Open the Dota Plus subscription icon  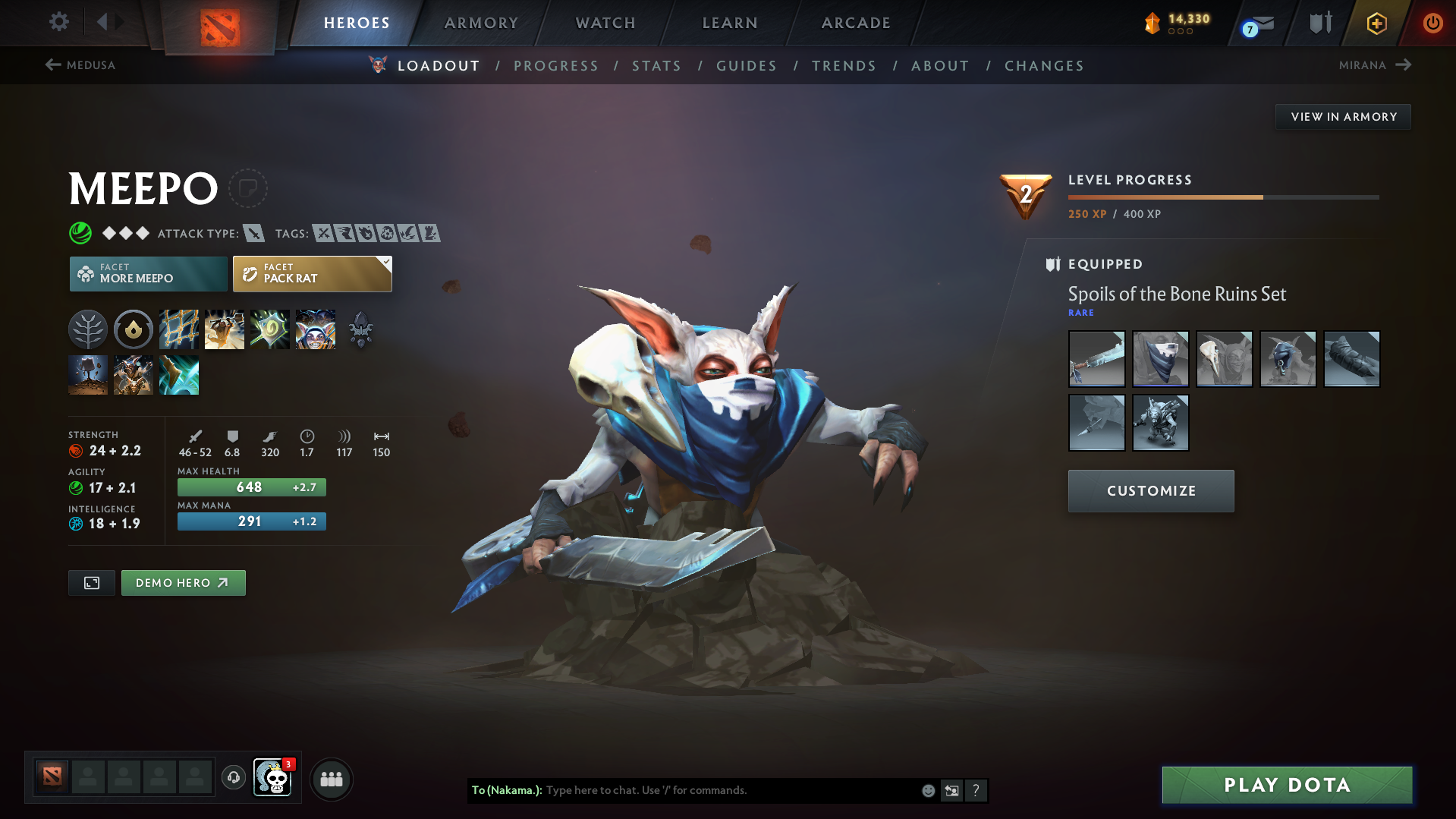coord(1376,23)
